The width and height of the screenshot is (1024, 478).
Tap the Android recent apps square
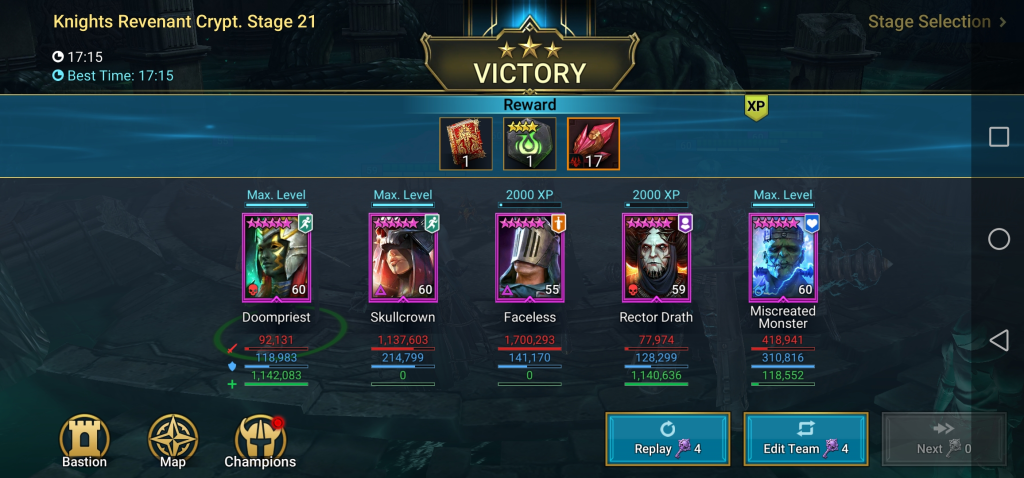998,137
